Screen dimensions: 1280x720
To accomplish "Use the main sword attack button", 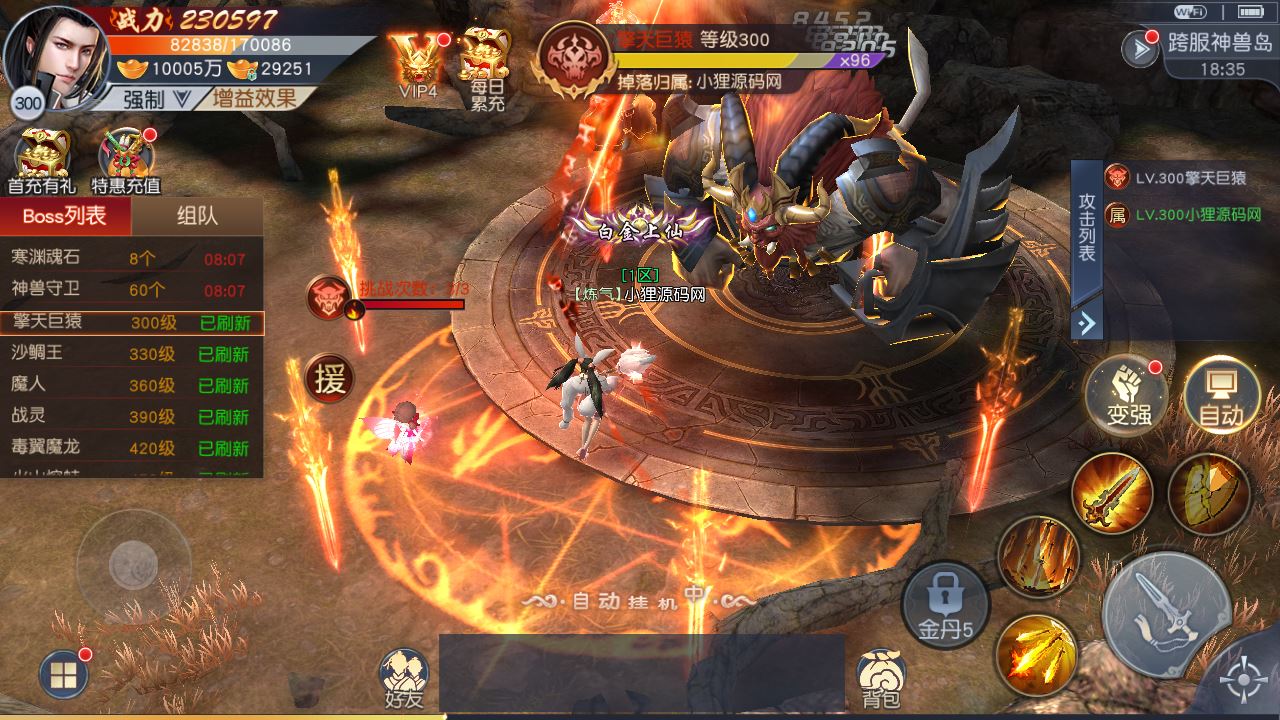I will [x=1167, y=613].
